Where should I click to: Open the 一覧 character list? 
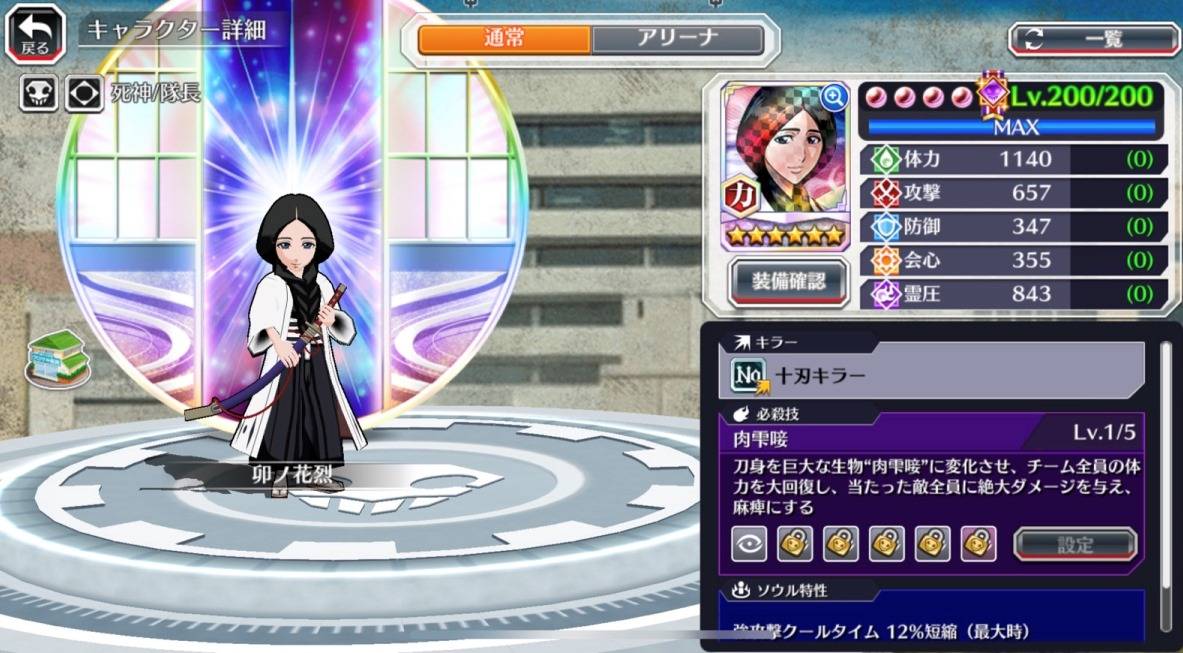(x=1094, y=40)
